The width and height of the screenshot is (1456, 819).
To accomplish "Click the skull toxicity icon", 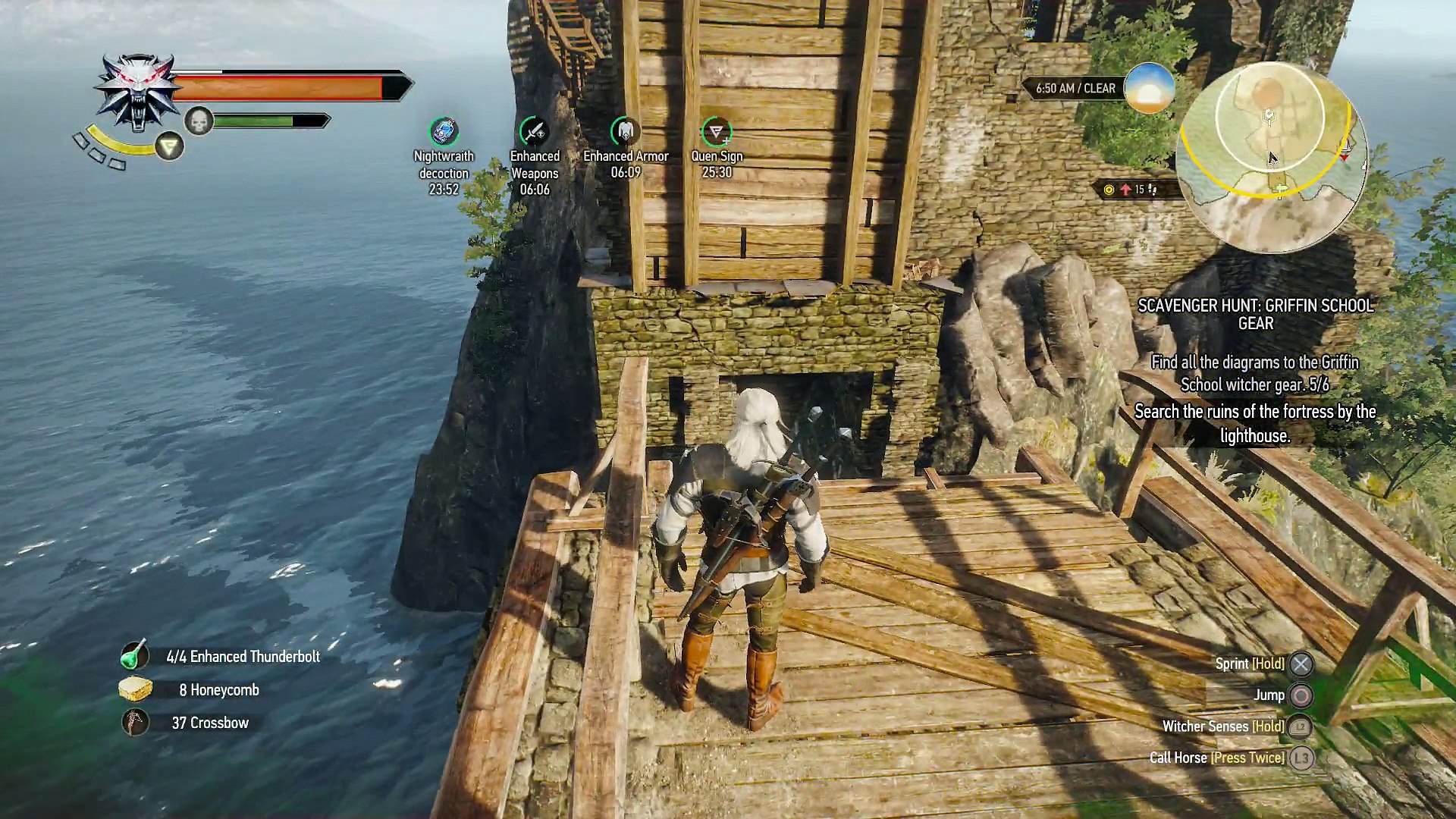I will (x=199, y=121).
